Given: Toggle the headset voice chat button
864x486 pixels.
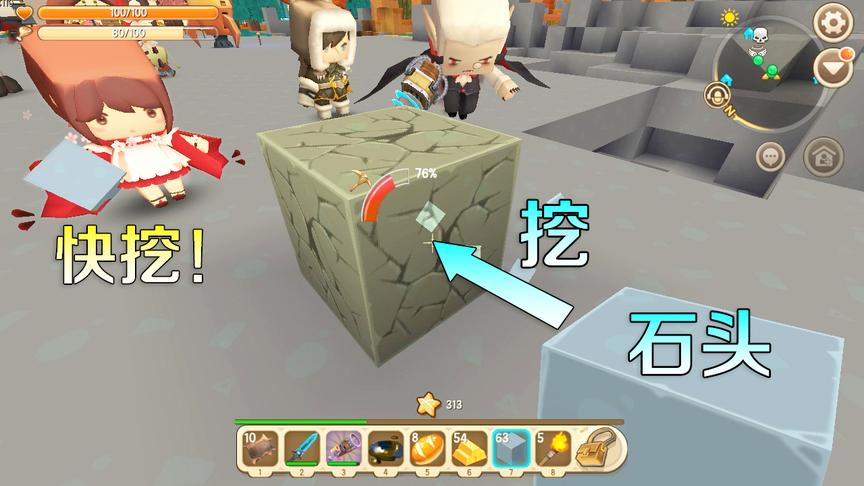Looking at the screenshot, I should [x=716, y=96].
